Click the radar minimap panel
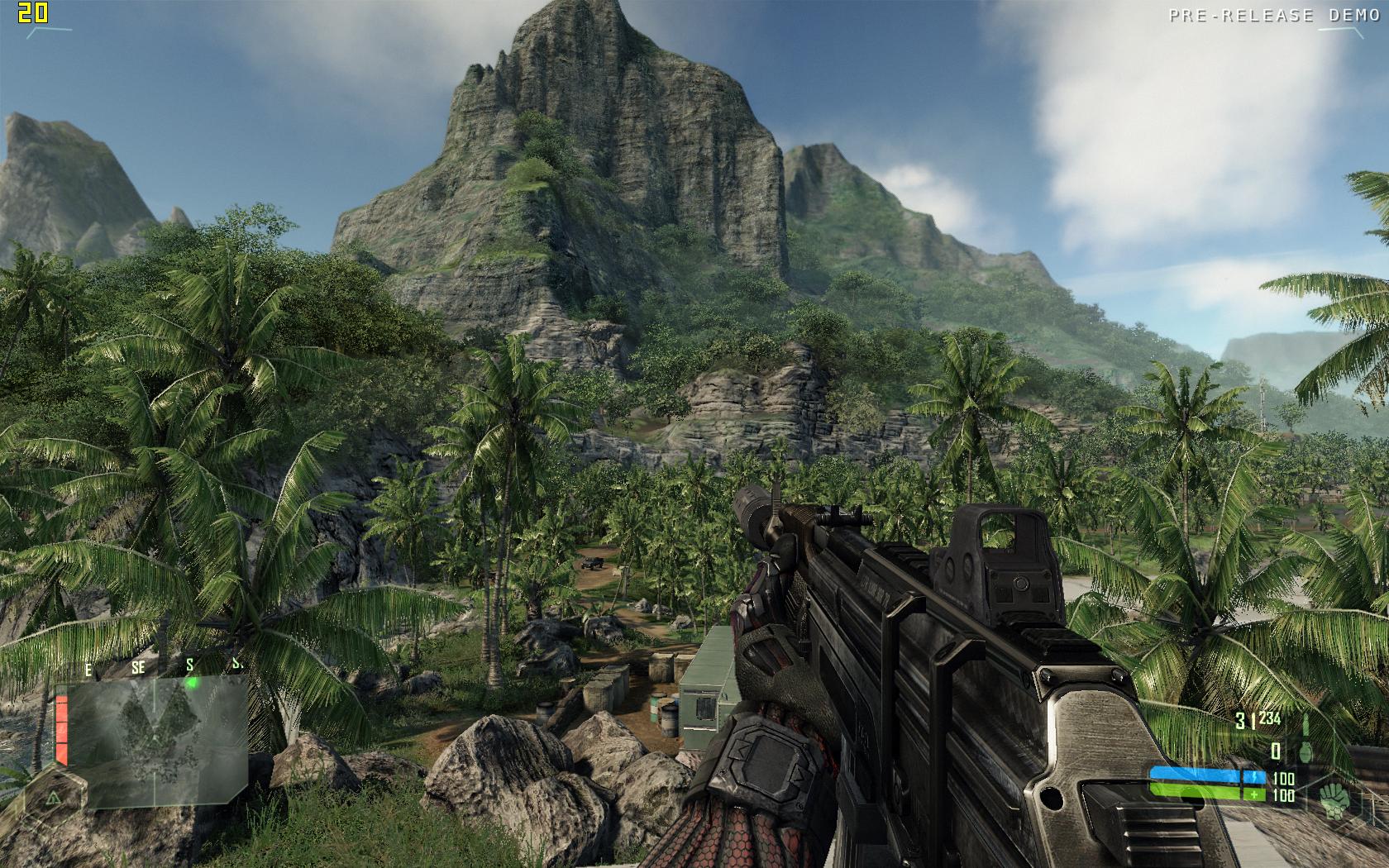The width and height of the screenshot is (1389, 868). point(157,740)
